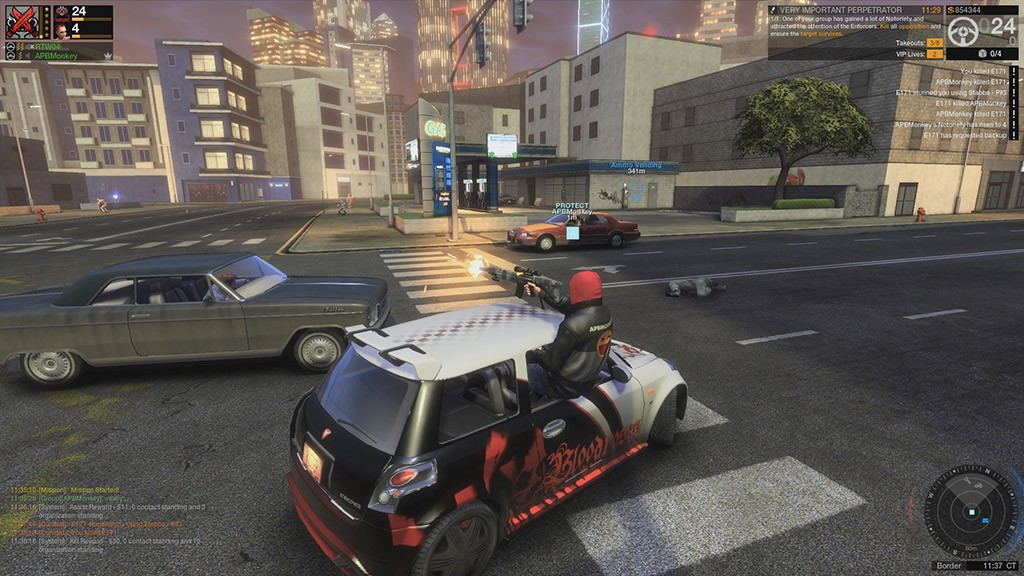Click the kill feed message list

click(x=952, y=103)
